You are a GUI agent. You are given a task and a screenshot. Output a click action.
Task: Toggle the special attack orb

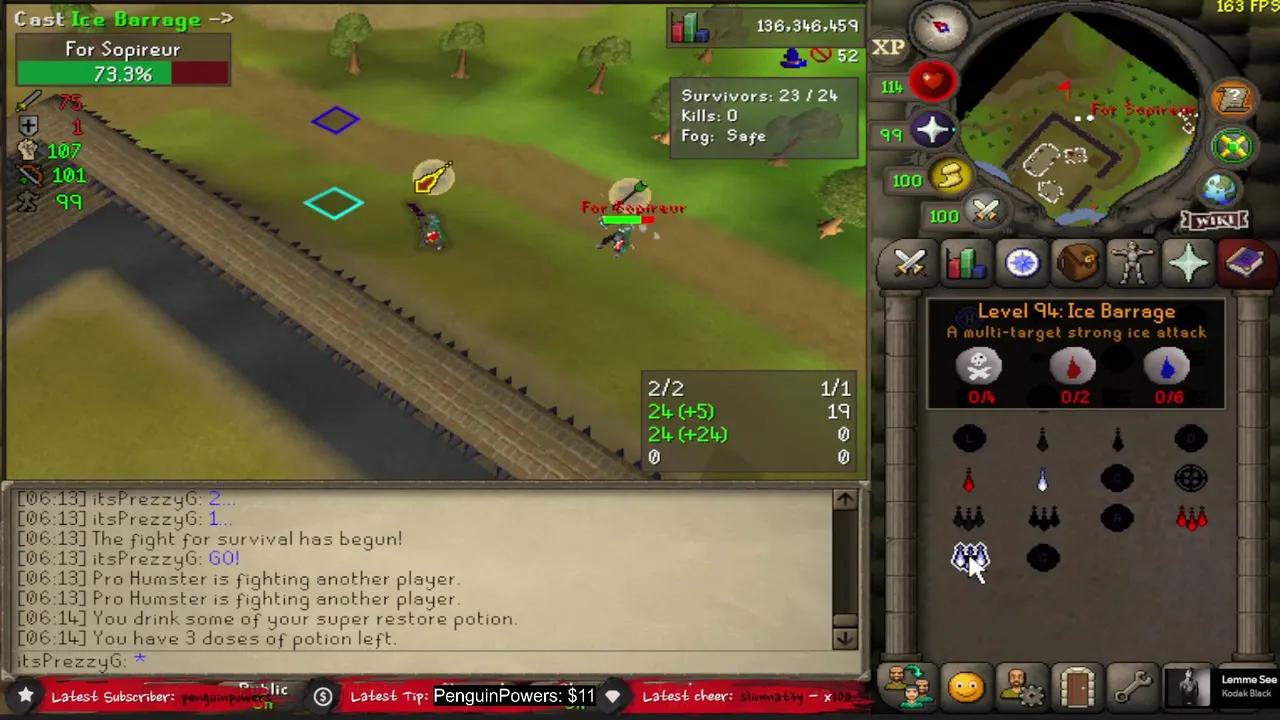click(986, 212)
